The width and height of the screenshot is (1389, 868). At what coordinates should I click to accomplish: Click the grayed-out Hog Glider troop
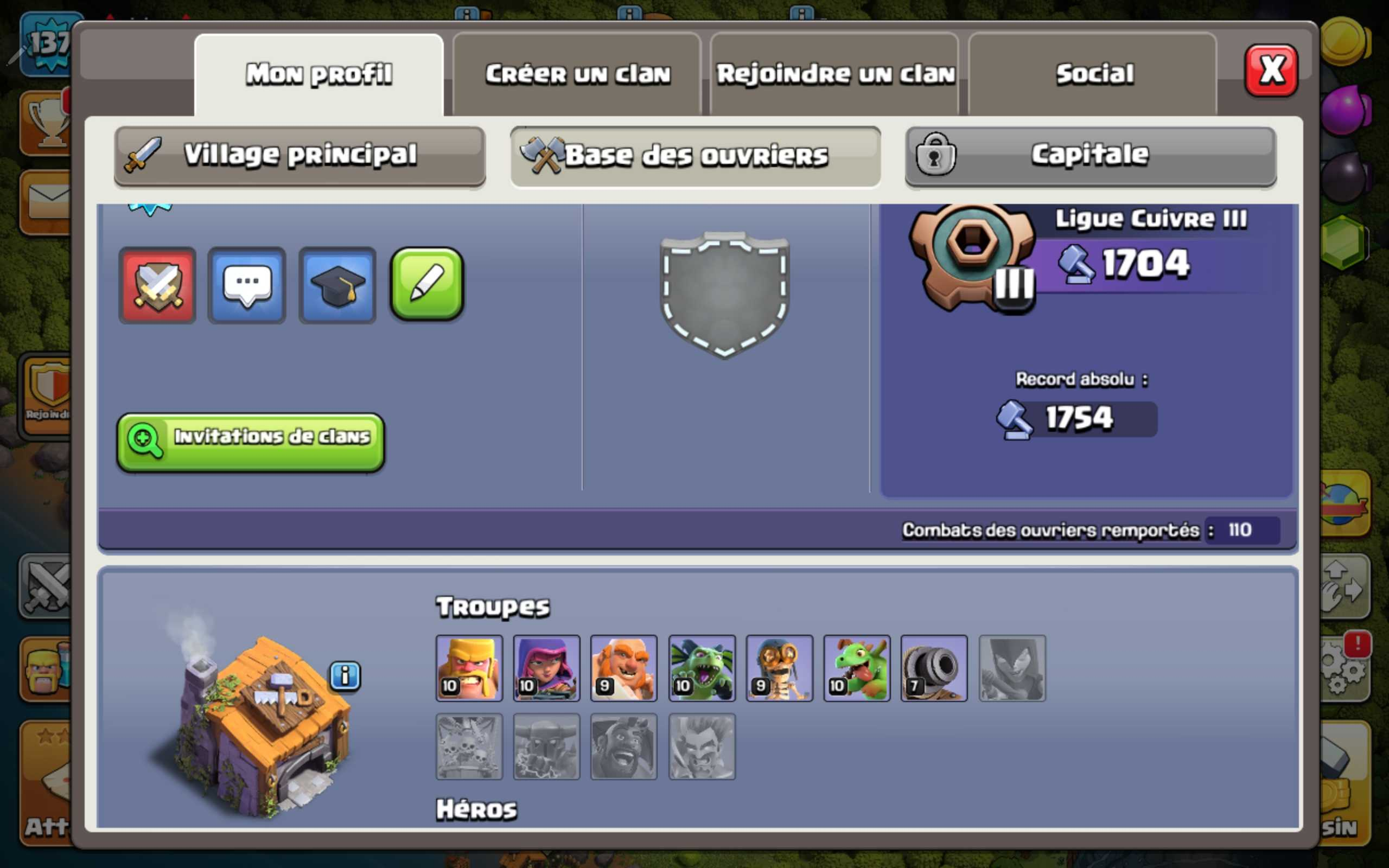pos(624,748)
